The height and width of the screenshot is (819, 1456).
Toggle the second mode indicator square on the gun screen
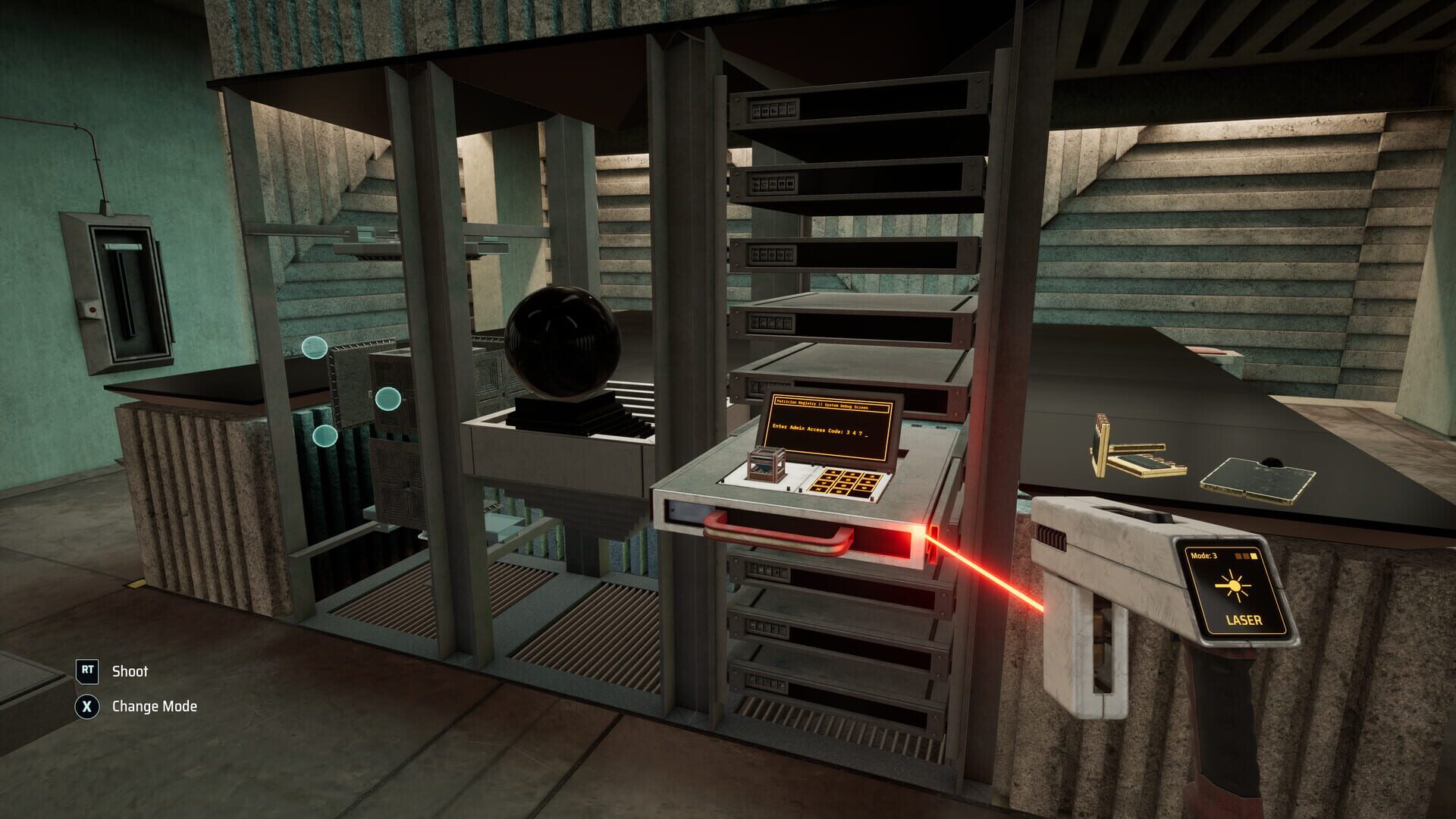1246,556
